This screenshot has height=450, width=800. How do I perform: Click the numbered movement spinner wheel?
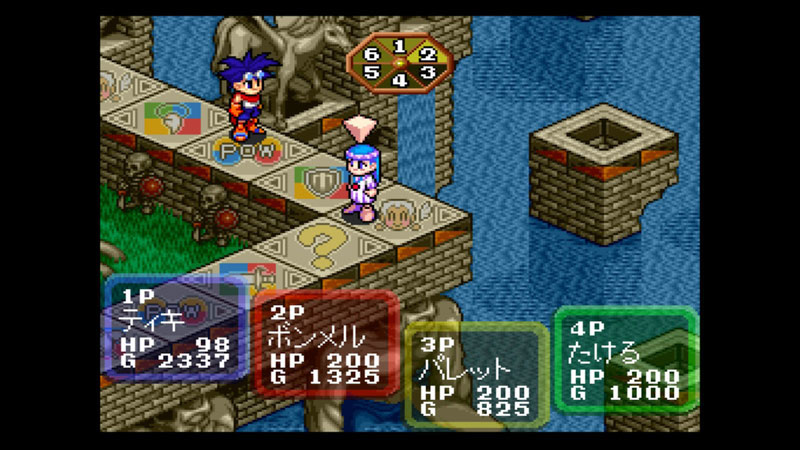(399, 64)
